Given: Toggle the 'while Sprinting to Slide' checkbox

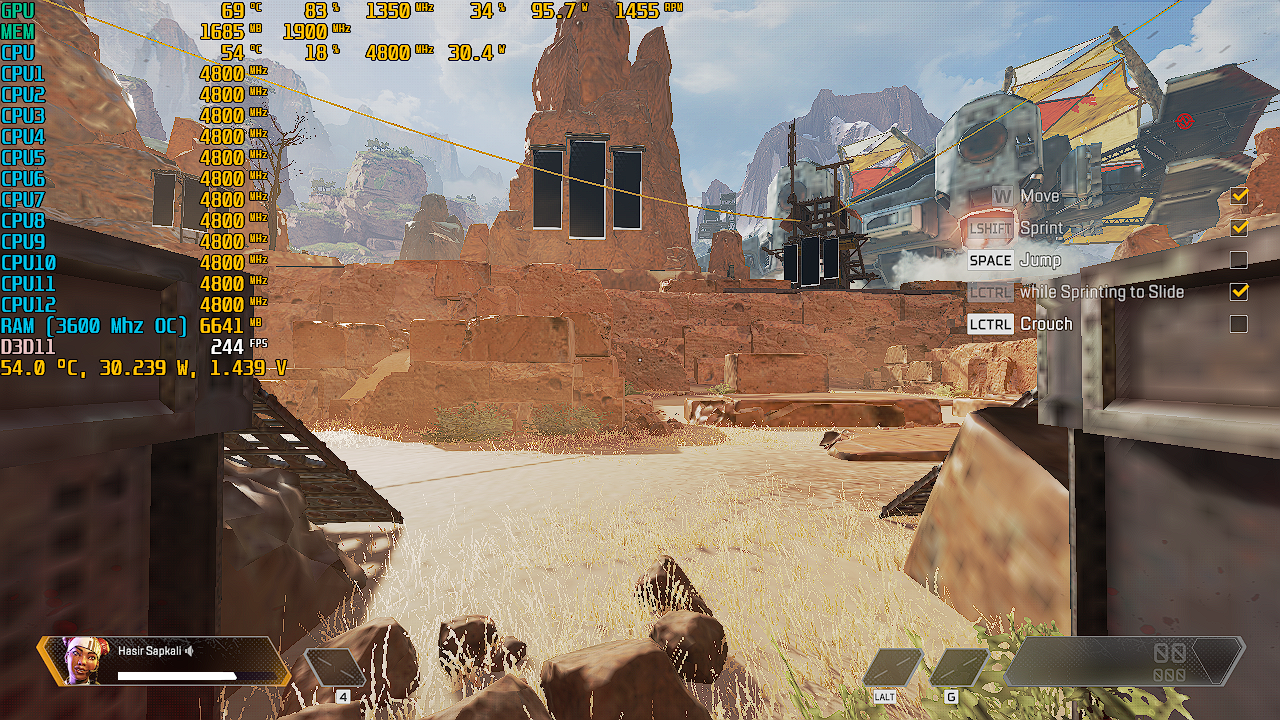Looking at the screenshot, I should click(1239, 292).
